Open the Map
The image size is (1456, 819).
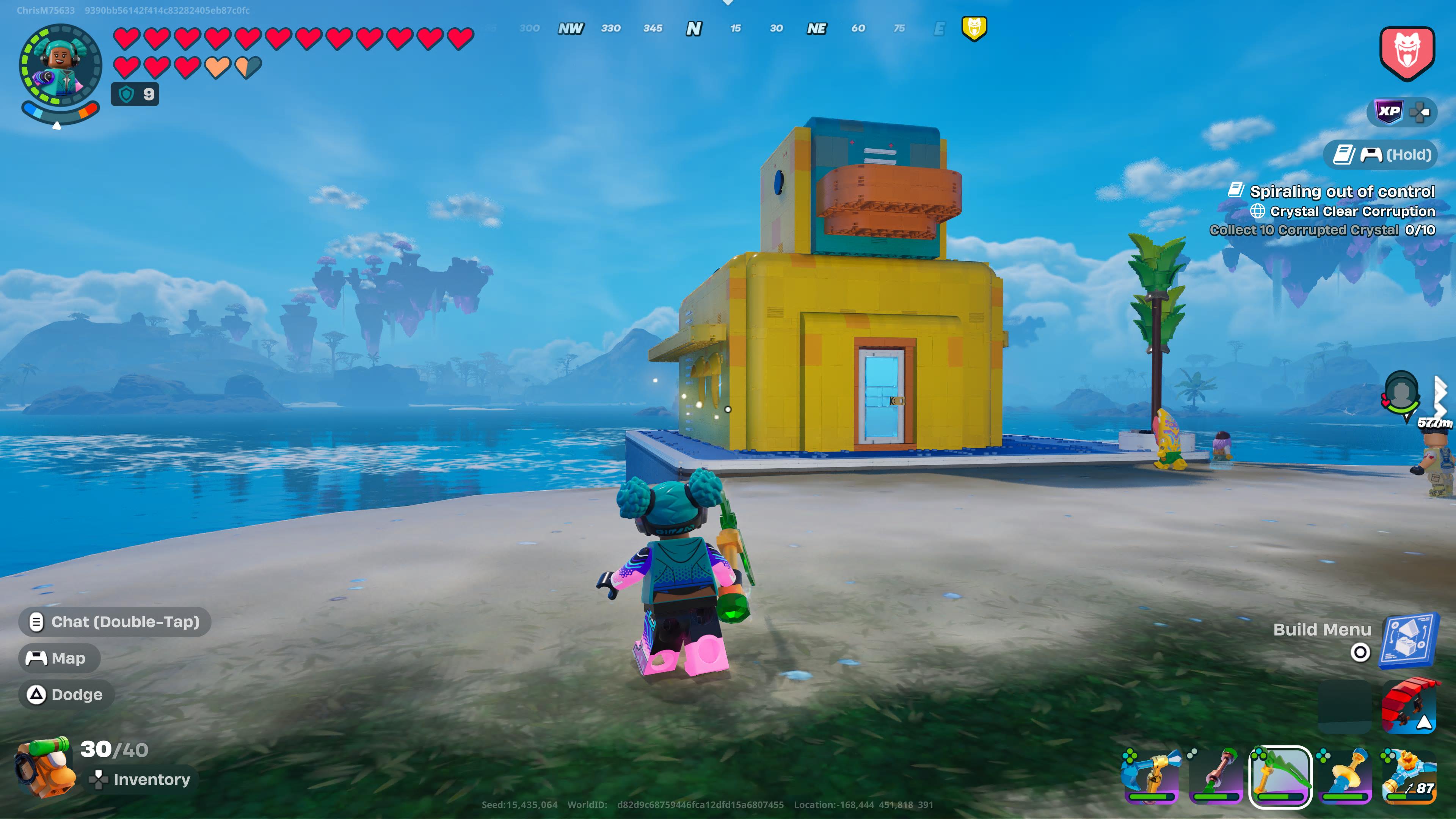(60, 658)
